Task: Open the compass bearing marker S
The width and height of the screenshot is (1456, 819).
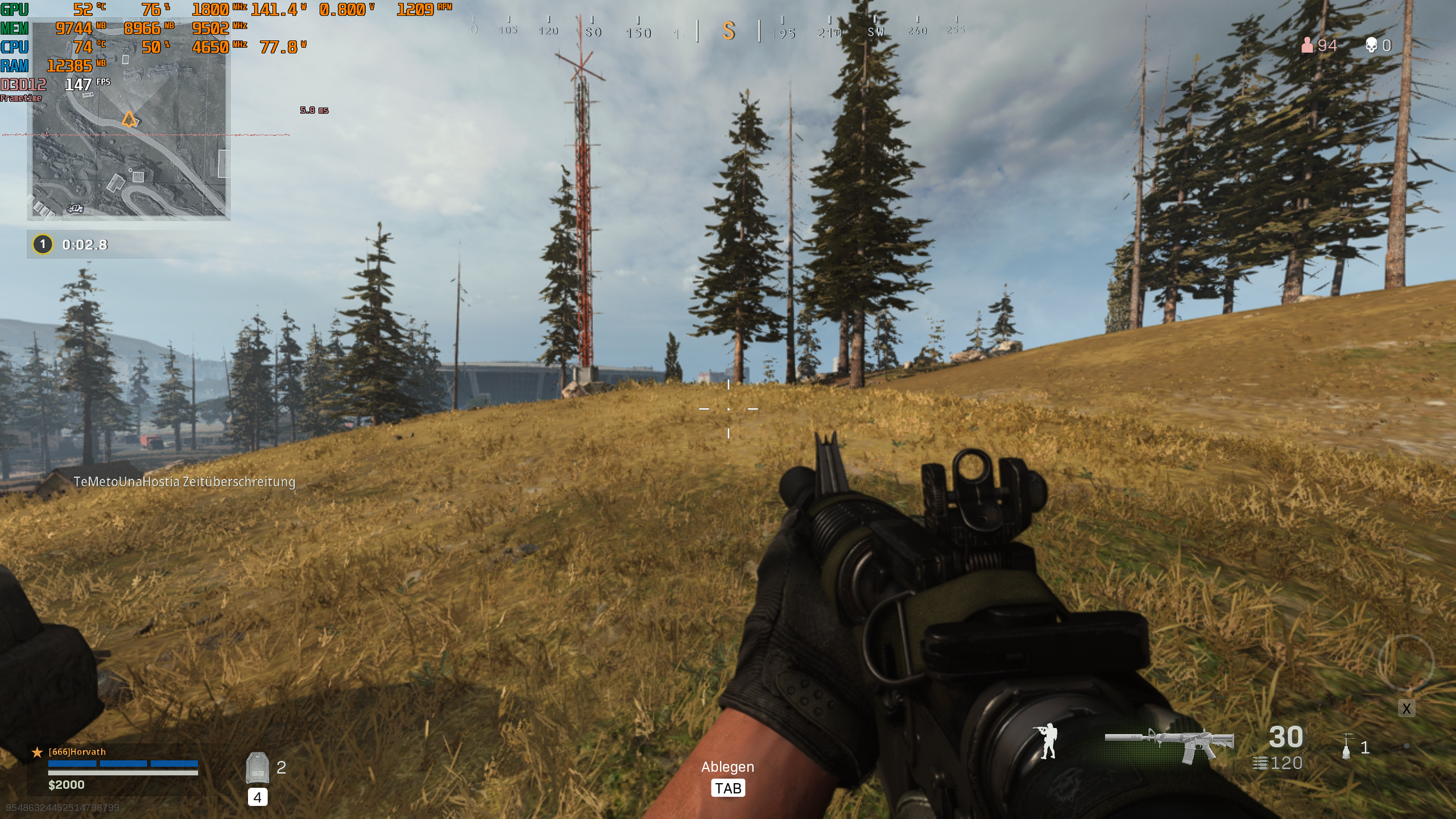Action: click(730, 32)
